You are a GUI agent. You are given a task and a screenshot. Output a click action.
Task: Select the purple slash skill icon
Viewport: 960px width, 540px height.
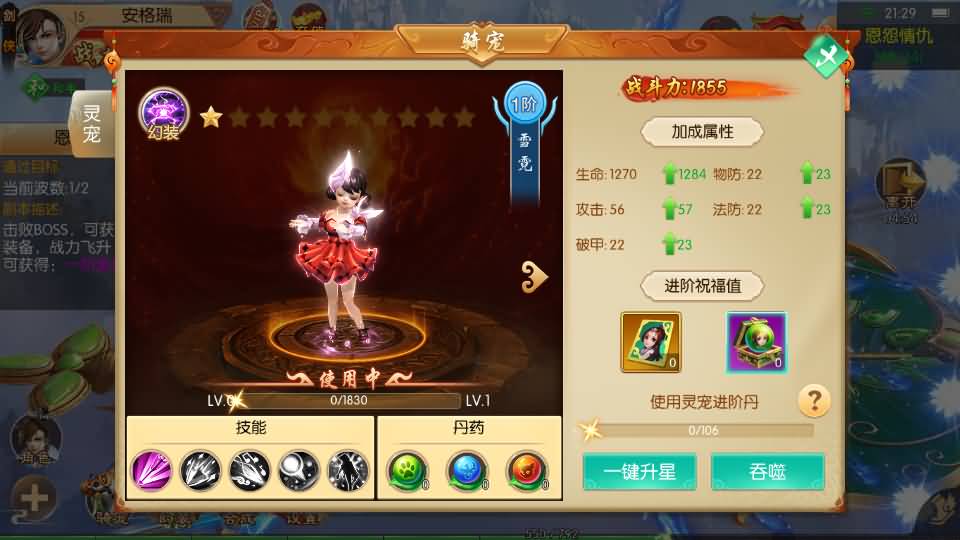point(152,470)
